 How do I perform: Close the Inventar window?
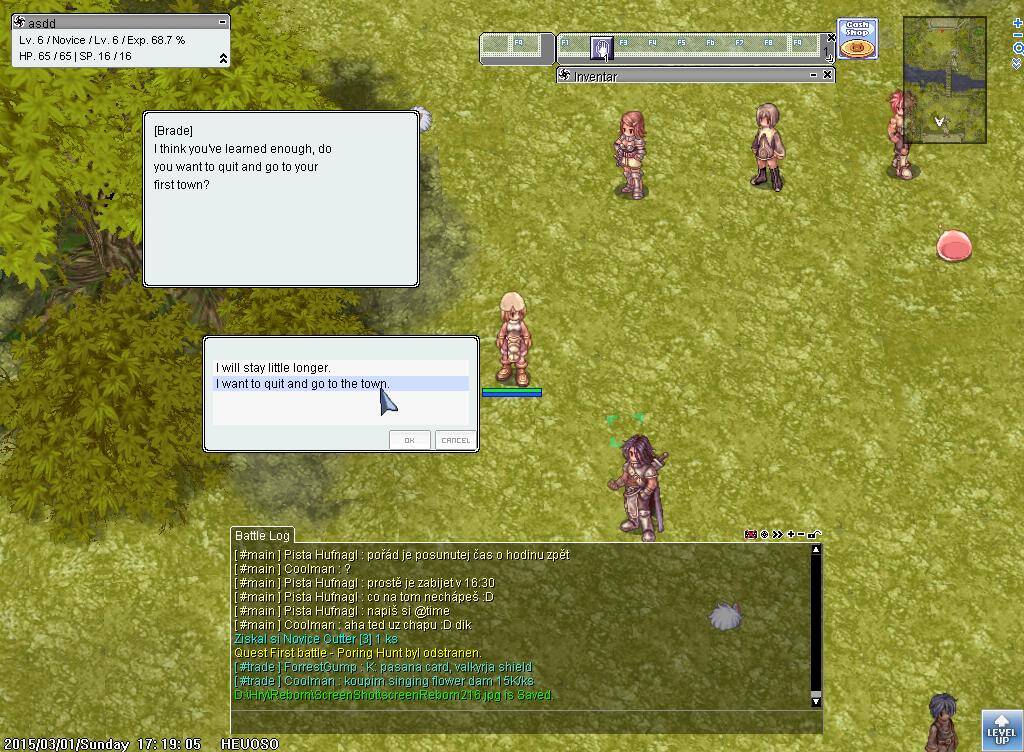click(x=827, y=75)
